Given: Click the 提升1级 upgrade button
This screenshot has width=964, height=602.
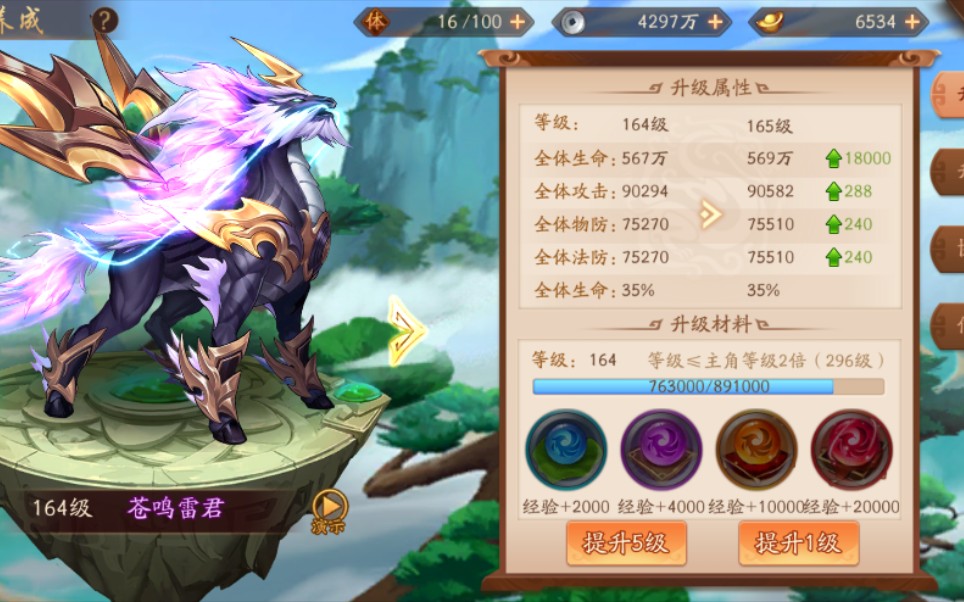Looking at the screenshot, I should 798,543.
